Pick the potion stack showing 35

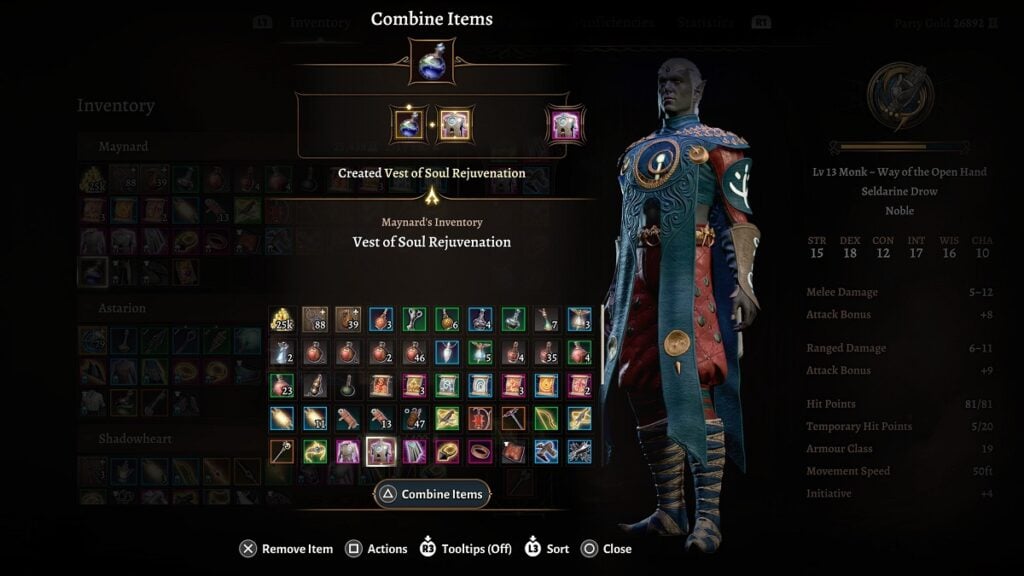click(546, 352)
